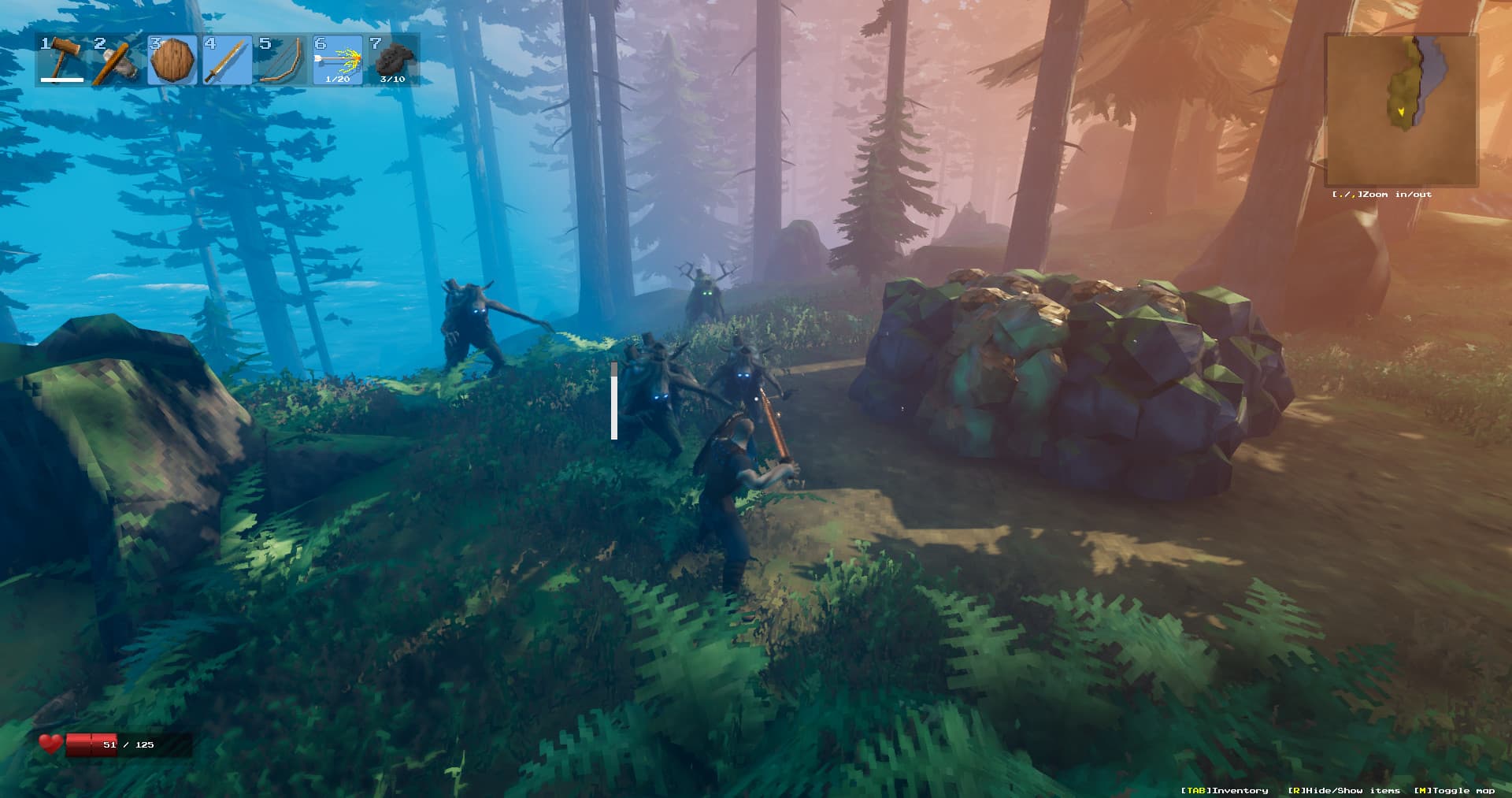Select the wood shield in slot 3
The width and height of the screenshot is (1512, 798).
click(173, 61)
